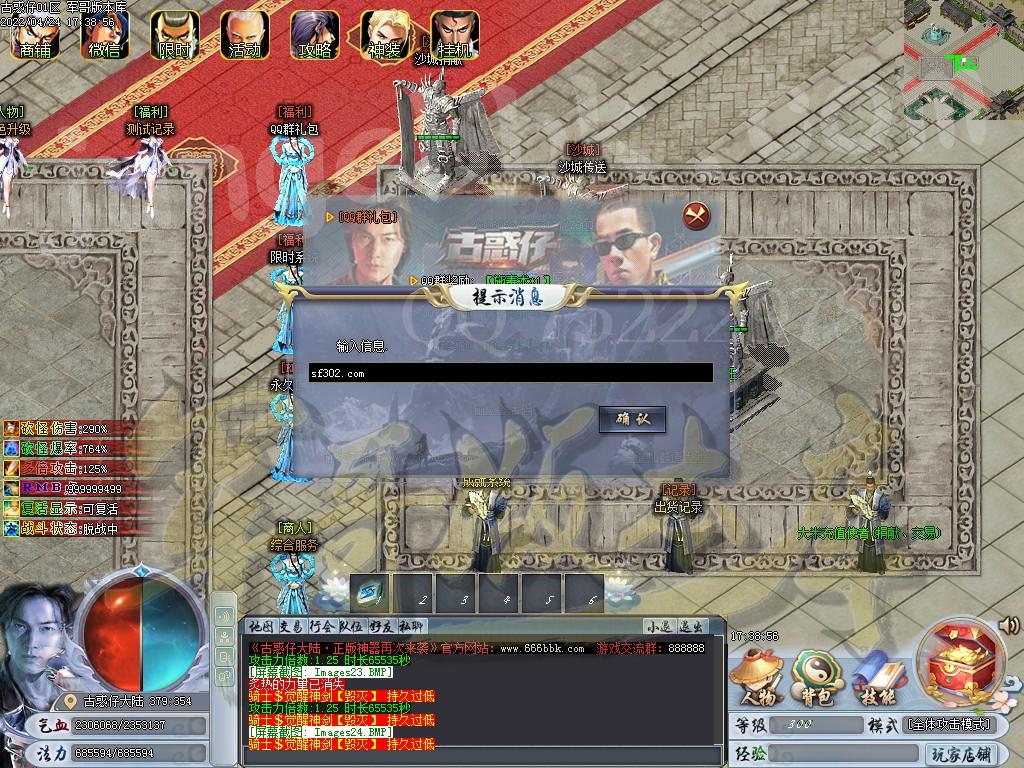Close the QQ群礼包 popup window

(696, 215)
